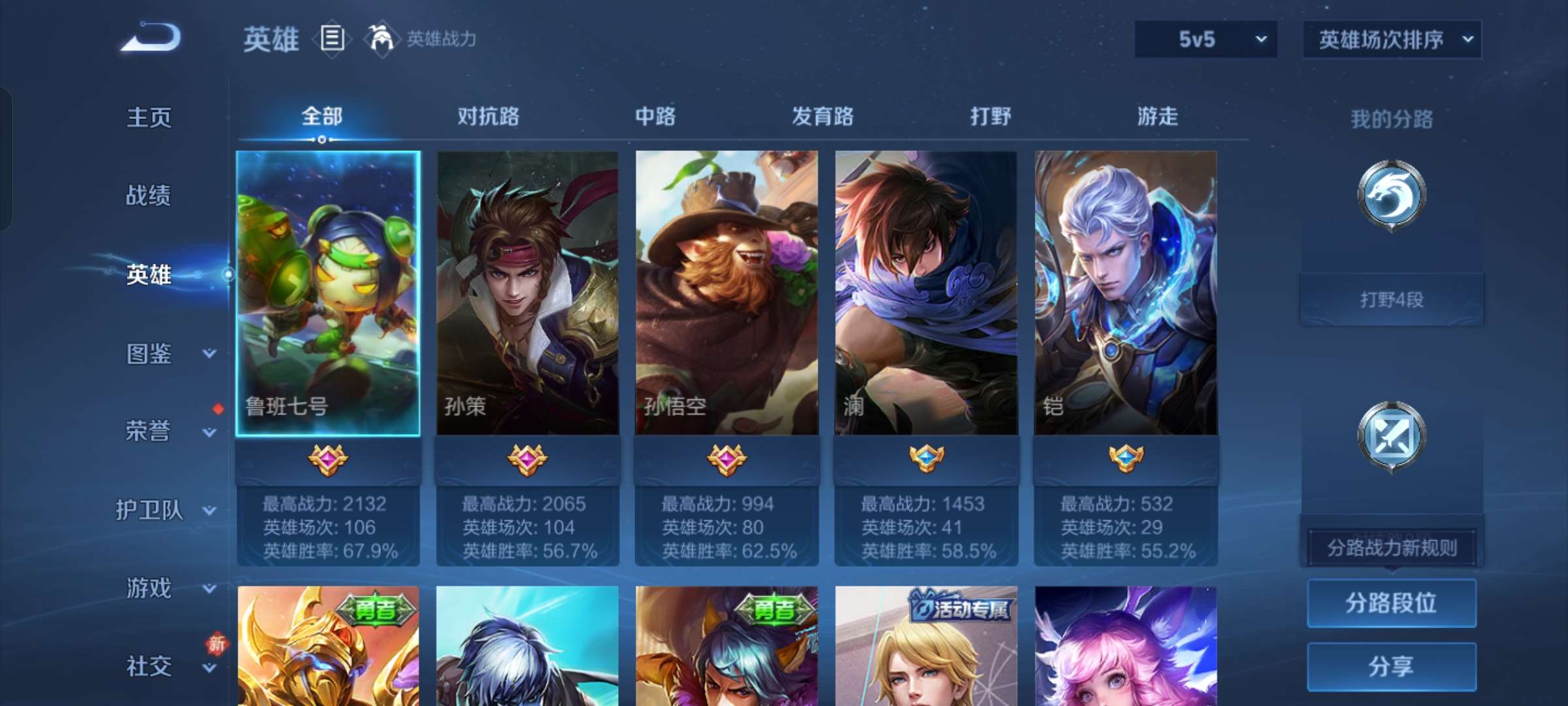This screenshot has width=1568, height=706.
Task: Go to 主页 in the left sidebar
Action: (149, 118)
